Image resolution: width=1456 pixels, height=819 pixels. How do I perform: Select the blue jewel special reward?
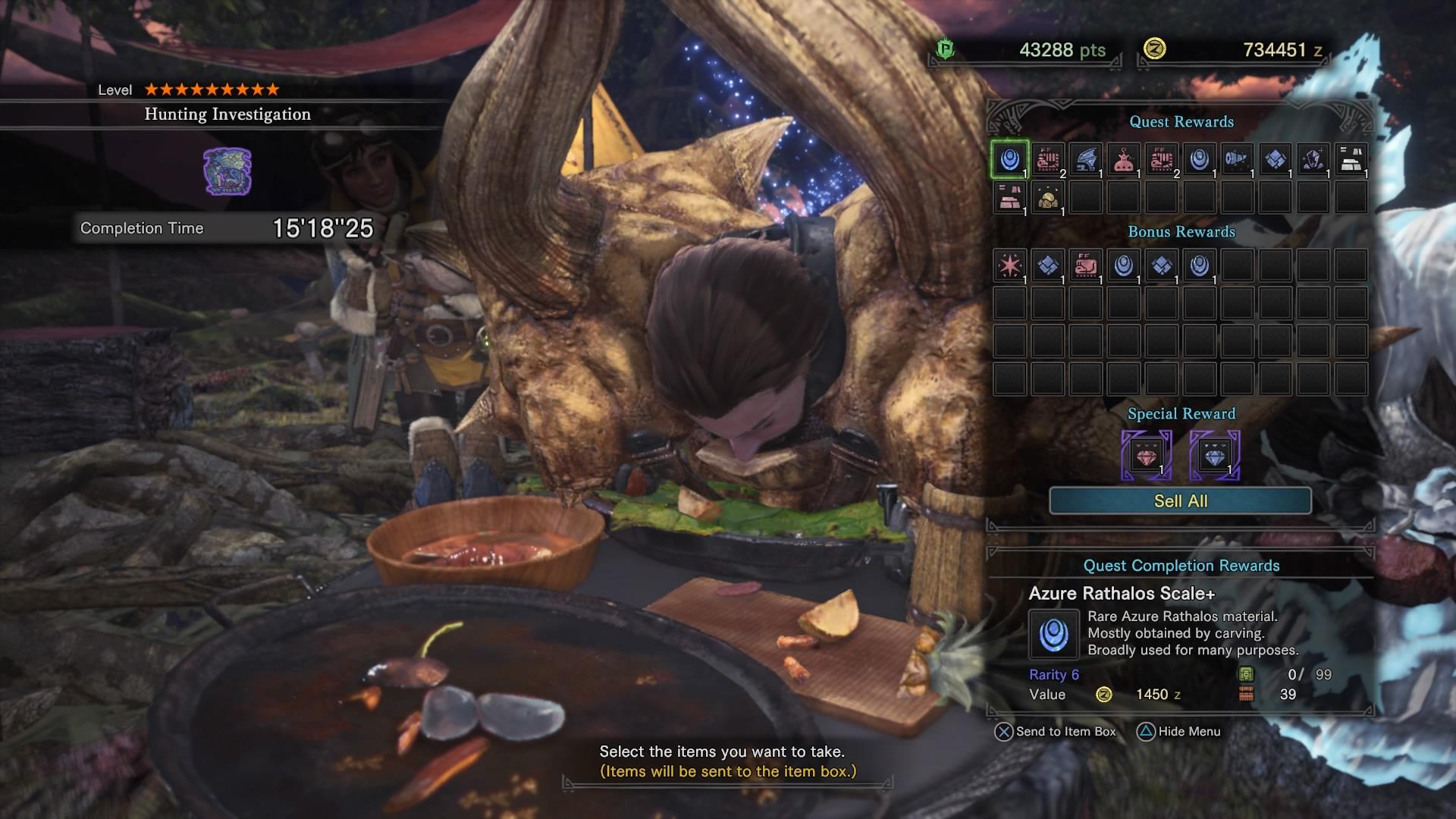pos(1214,456)
